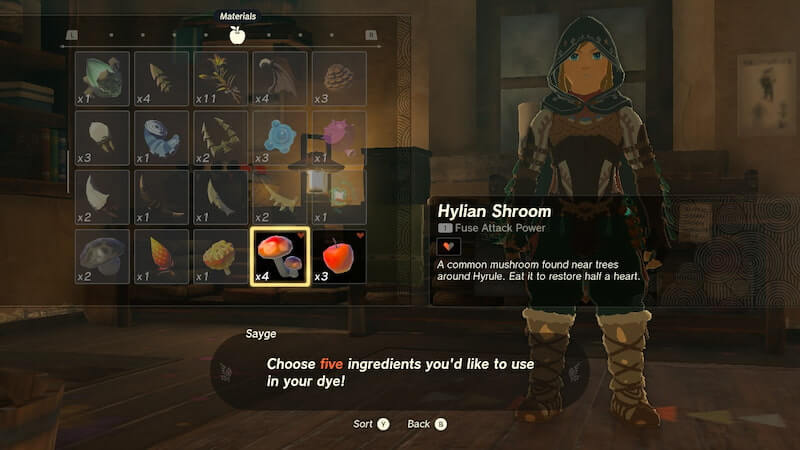Select the spiked jawbone material slot

click(x=280, y=197)
